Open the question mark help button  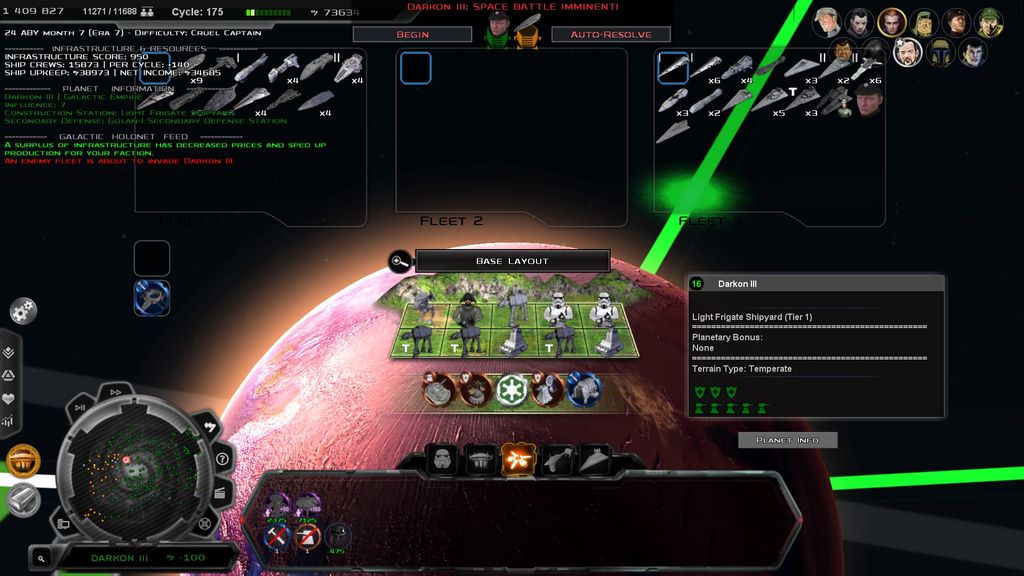point(222,459)
